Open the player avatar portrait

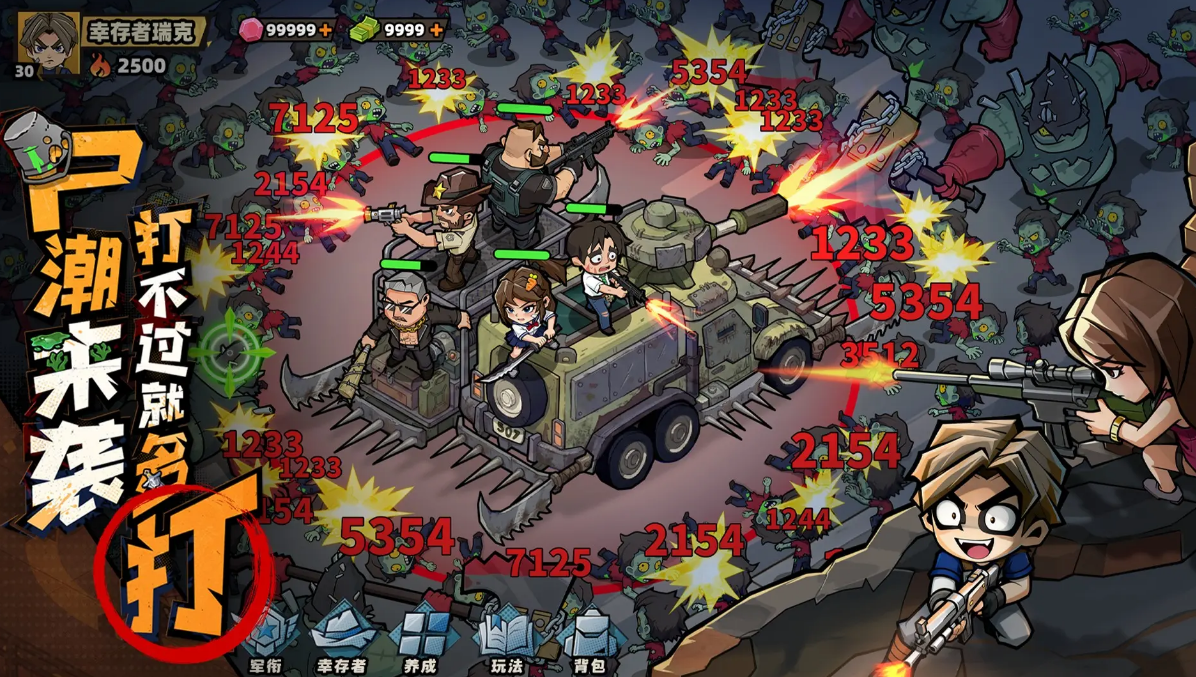coord(48,42)
